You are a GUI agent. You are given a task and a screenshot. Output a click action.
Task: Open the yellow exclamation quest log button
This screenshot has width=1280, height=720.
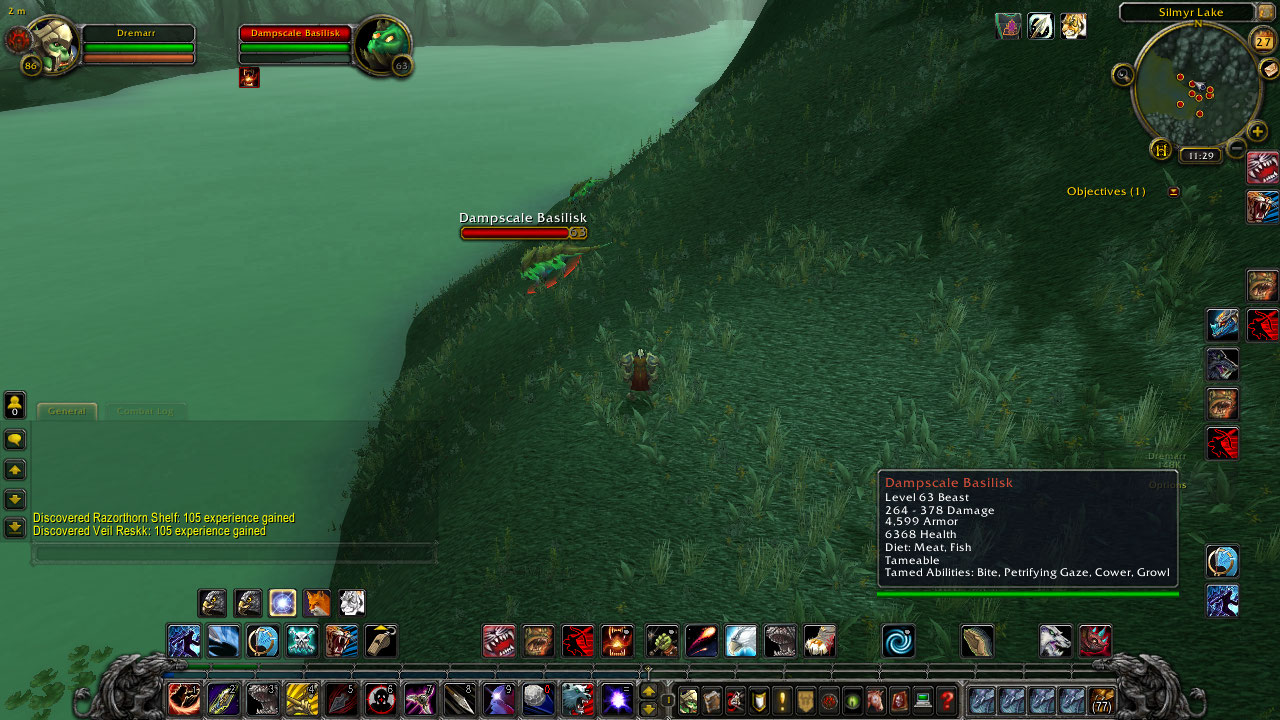click(x=782, y=701)
